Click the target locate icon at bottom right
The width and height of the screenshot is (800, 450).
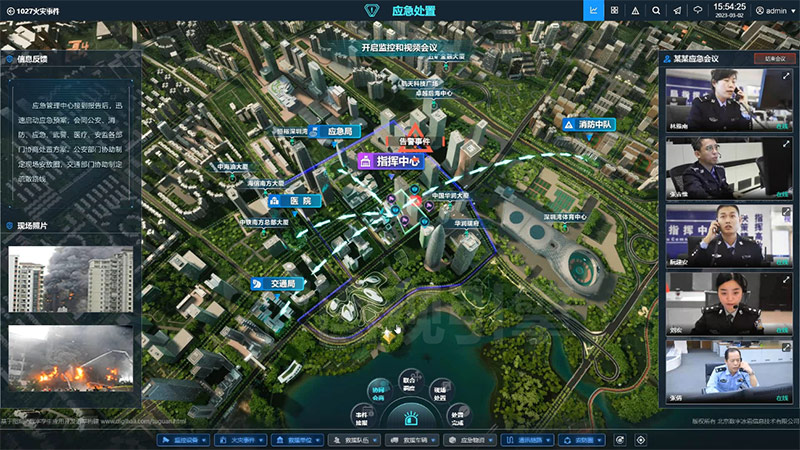[641, 439]
